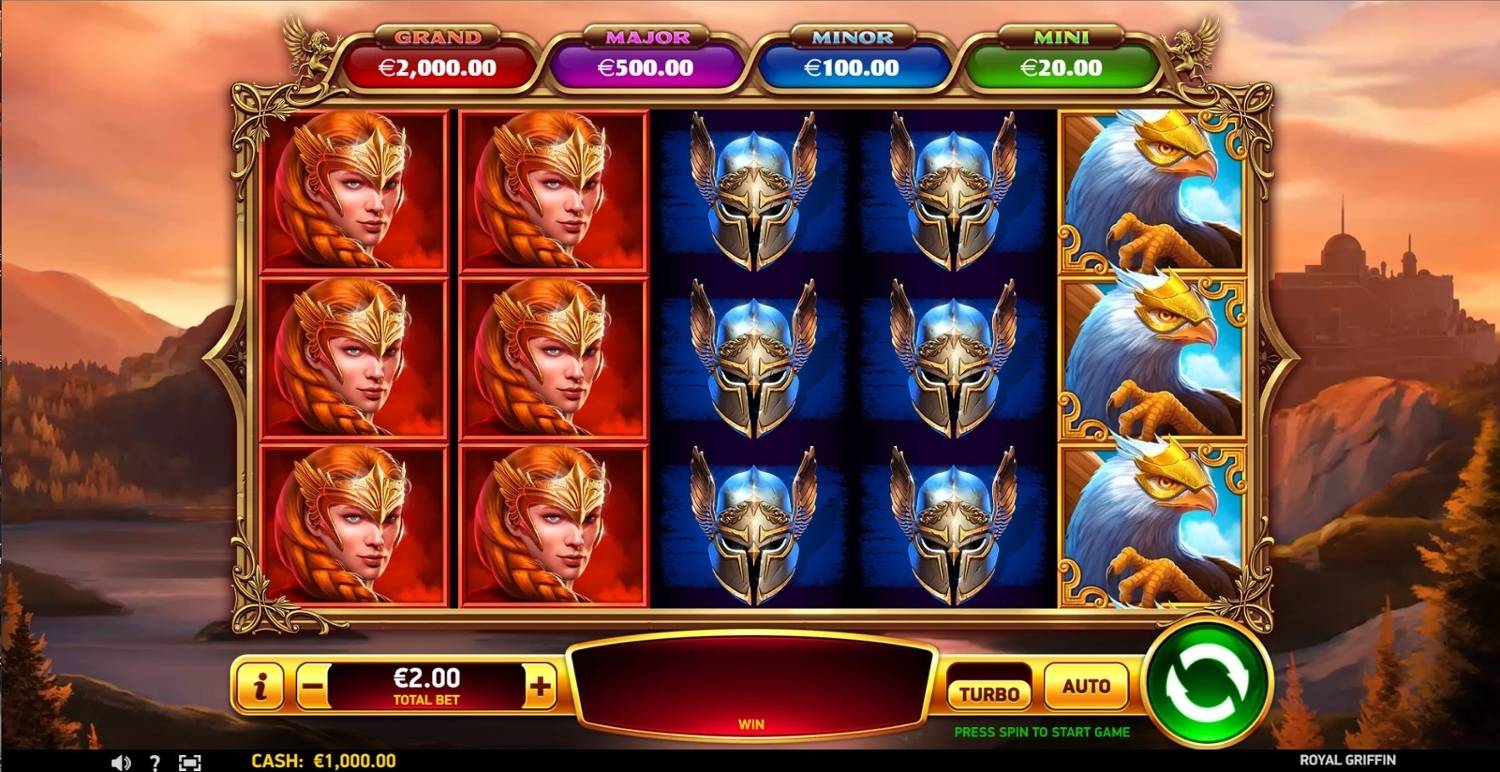Increase total bet with the plus button

[x=540, y=687]
